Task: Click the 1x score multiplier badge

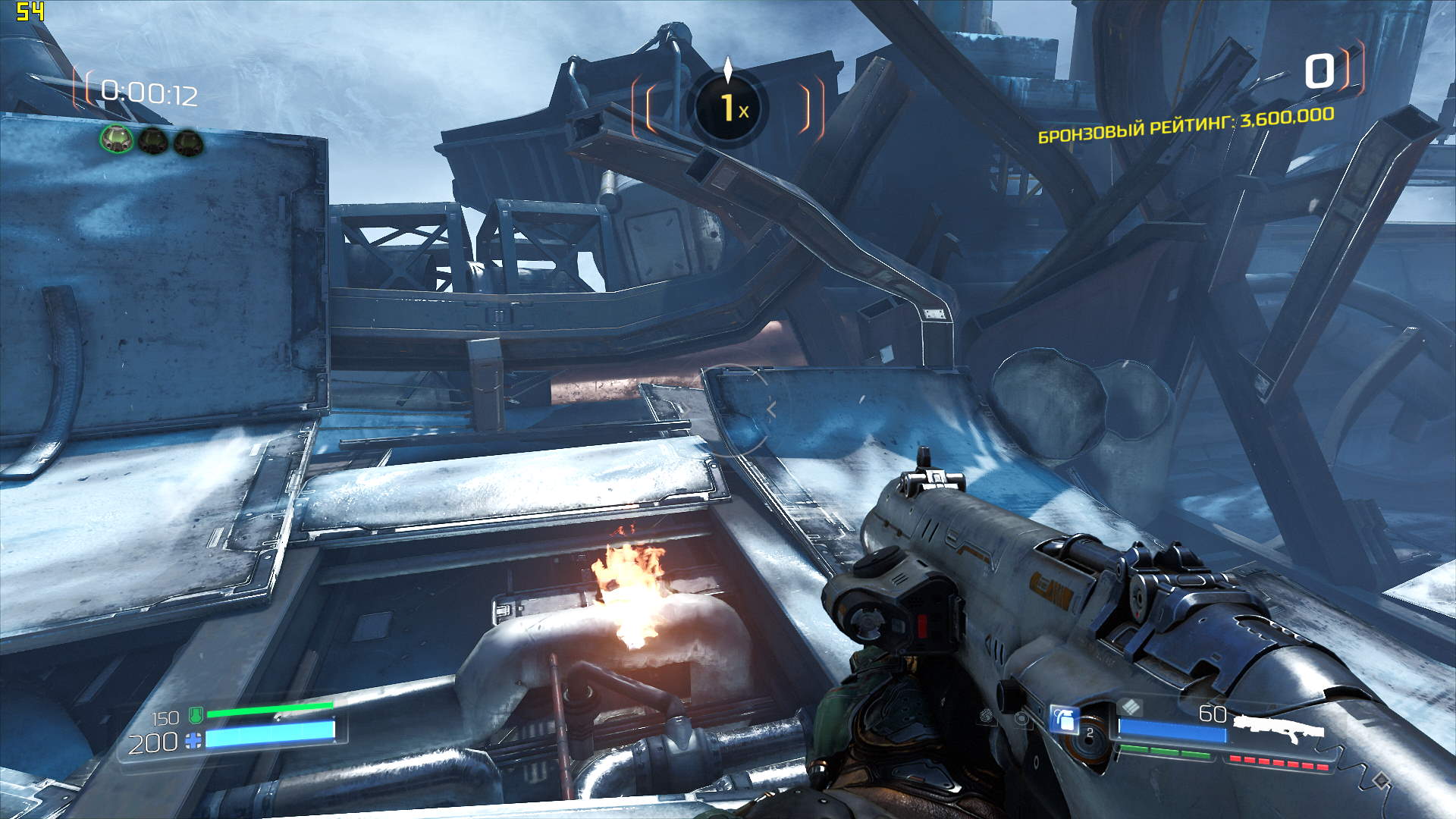Action: [x=728, y=108]
